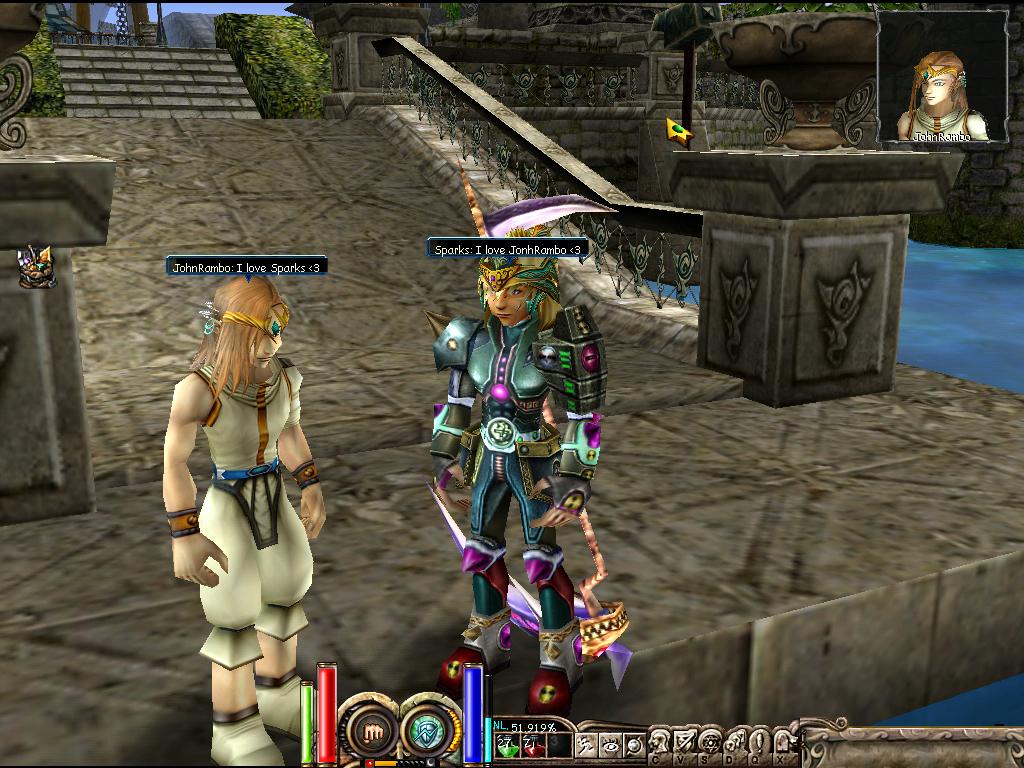Click the round orb action button

click(x=632, y=745)
